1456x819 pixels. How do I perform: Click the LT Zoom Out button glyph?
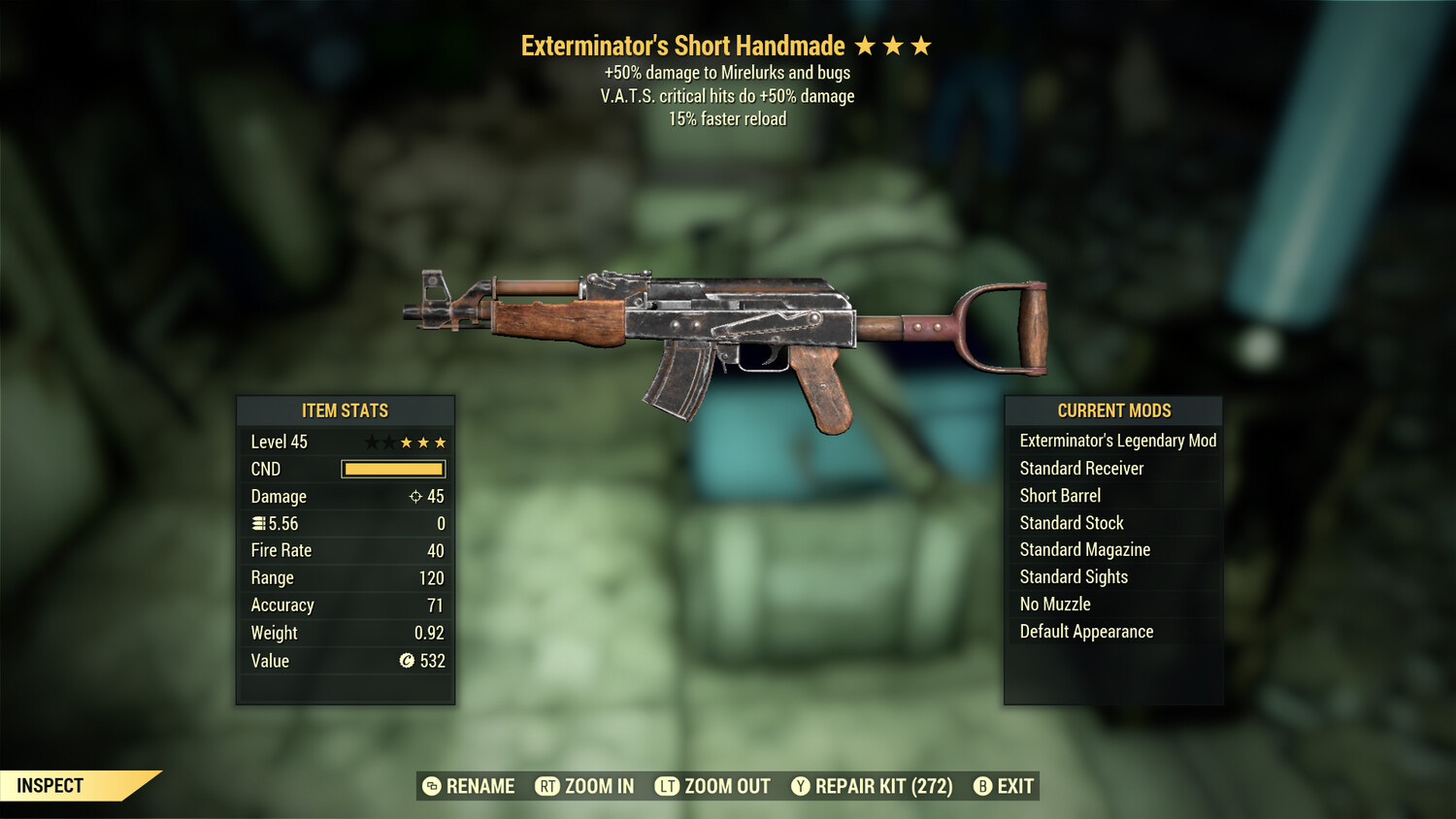point(668,787)
